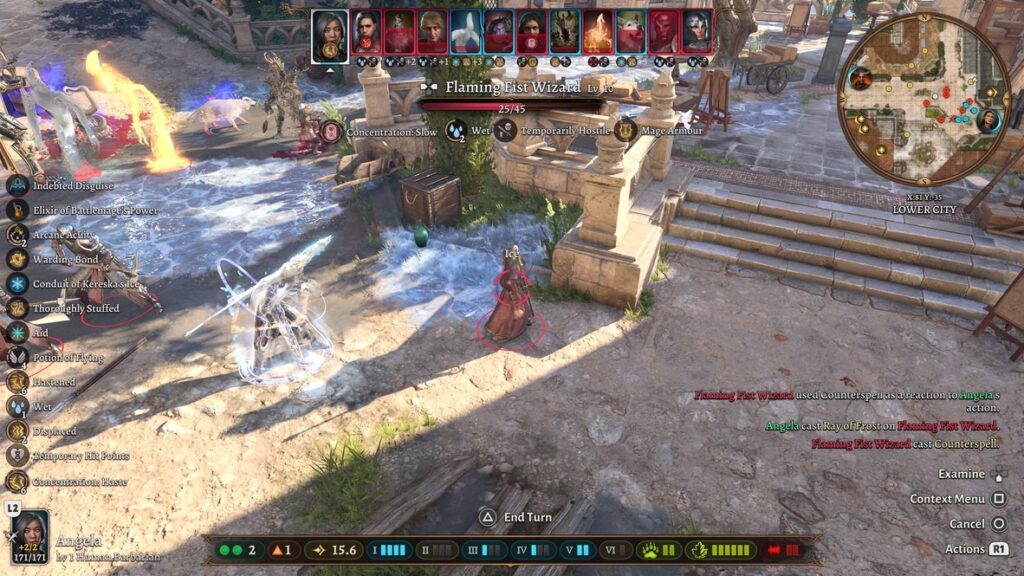Inspect the Mage Armour condition icon
1024x576 pixels.
626,130
